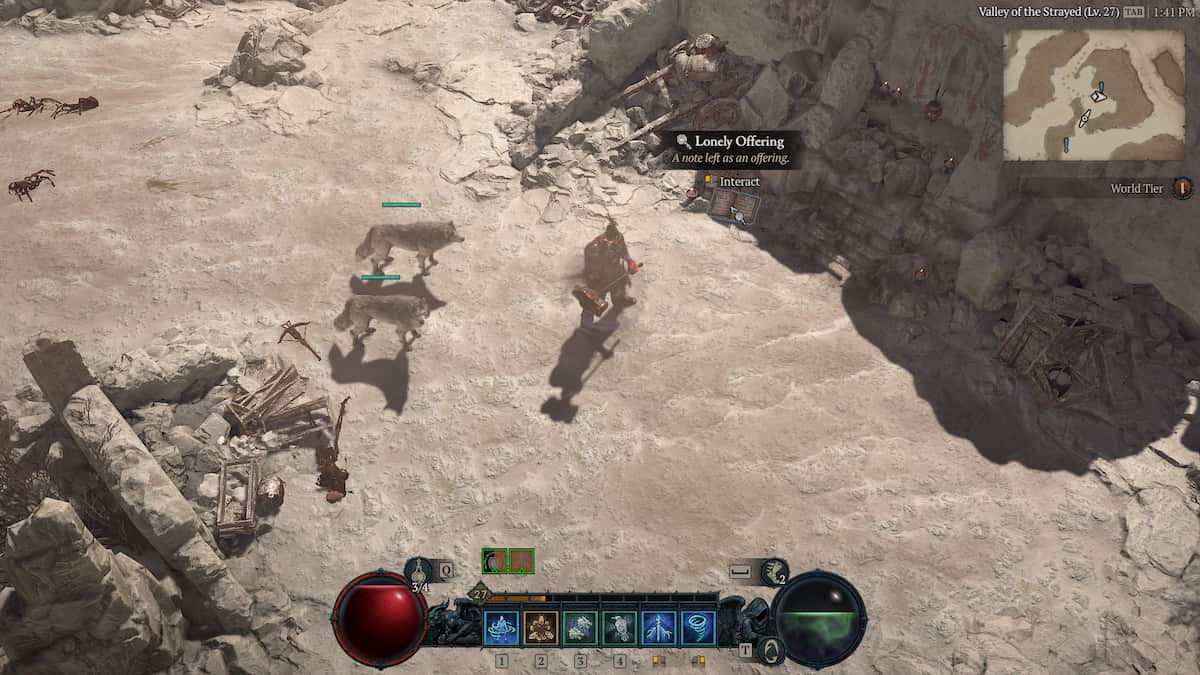Select the first green-bordered buff icon
1200x675 pixels.
(x=494, y=561)
